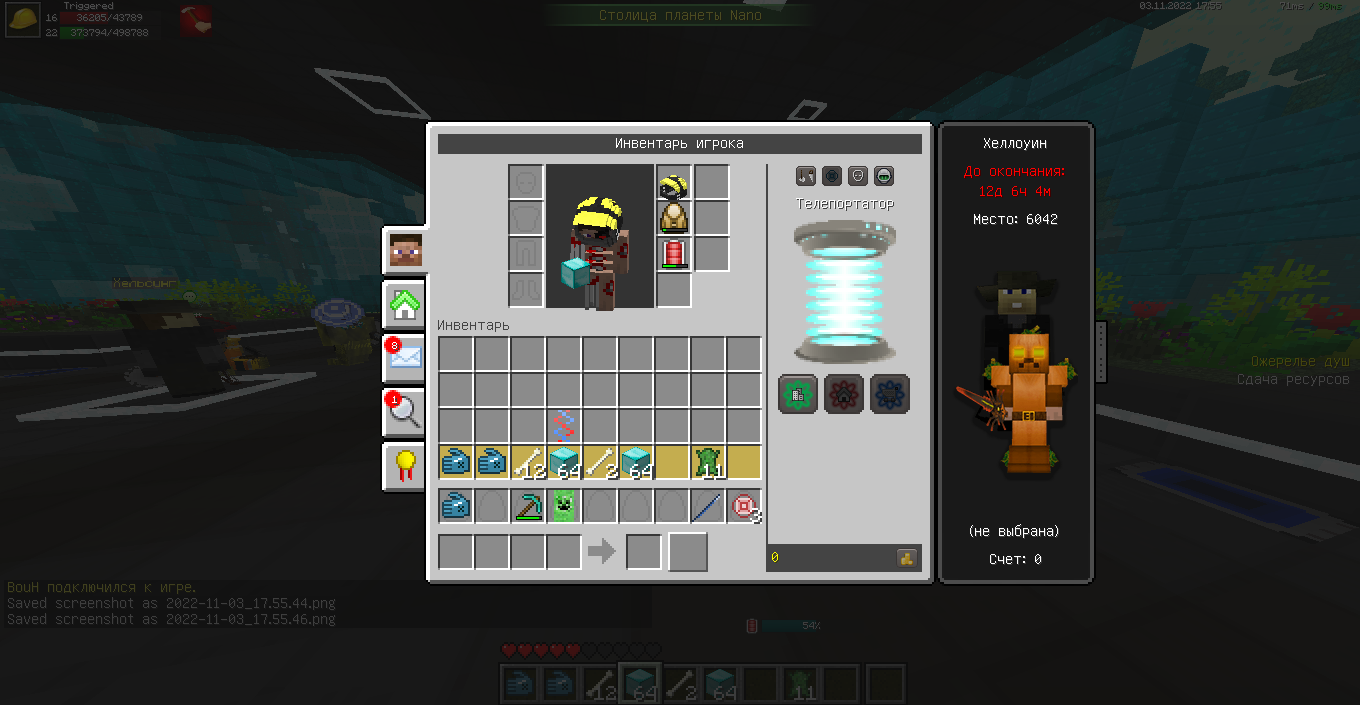Pick up the blue rod item

tap(708, 507)
